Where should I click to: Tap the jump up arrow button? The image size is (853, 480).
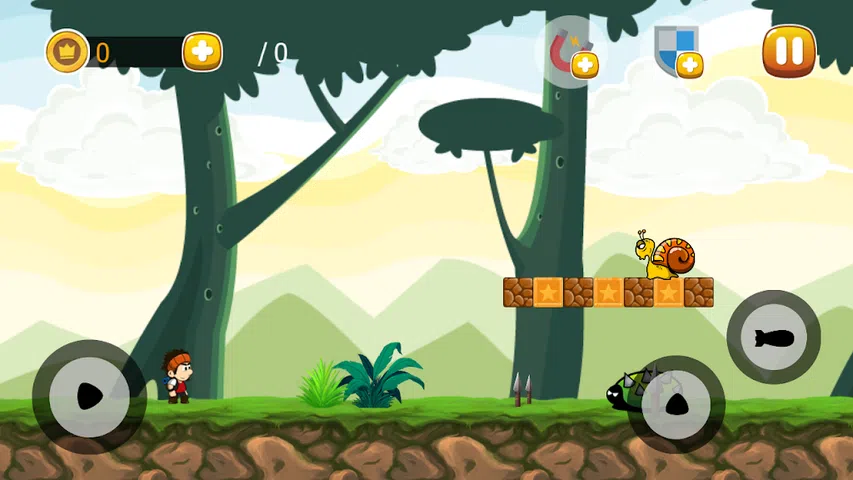[x=676, y=404]
